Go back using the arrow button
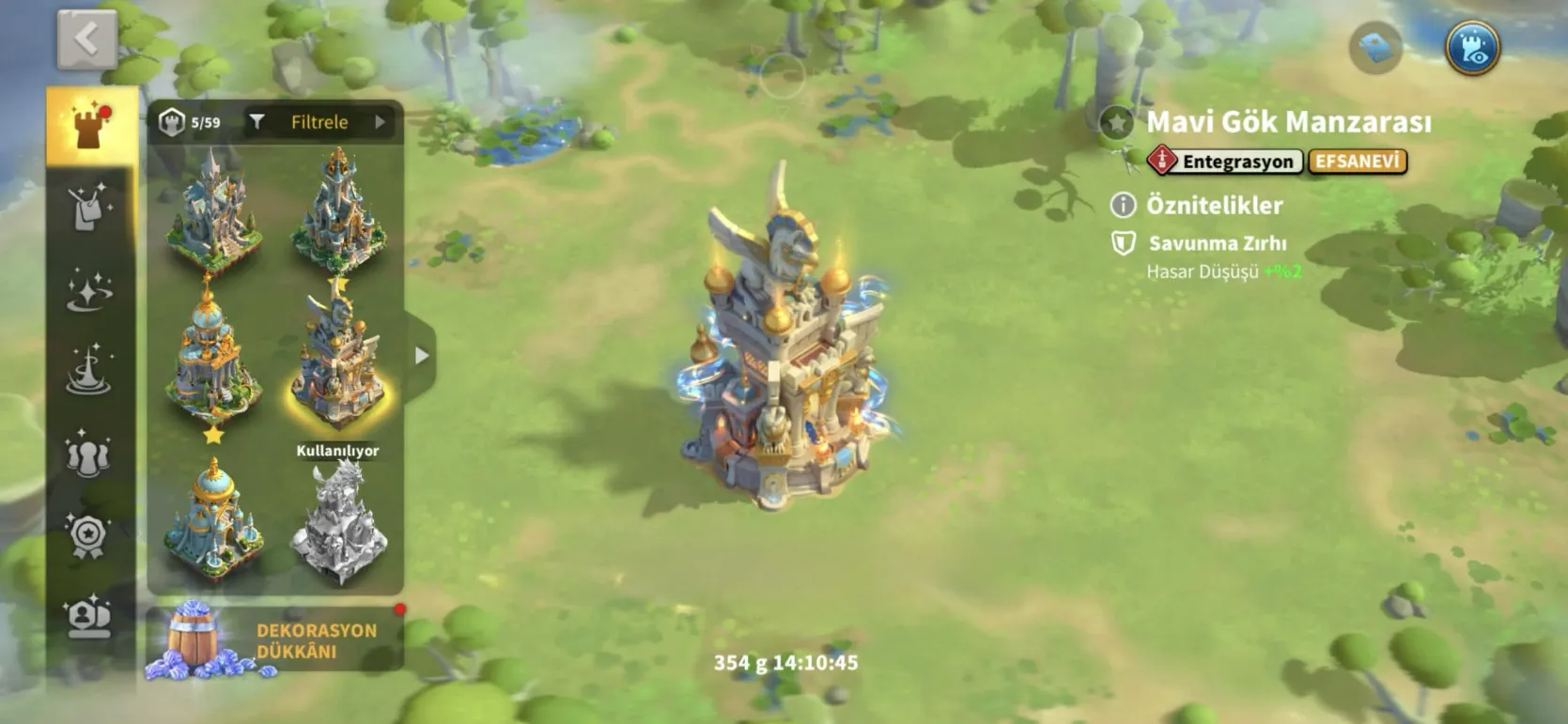The image size is (1568, 724). [87, 39]
